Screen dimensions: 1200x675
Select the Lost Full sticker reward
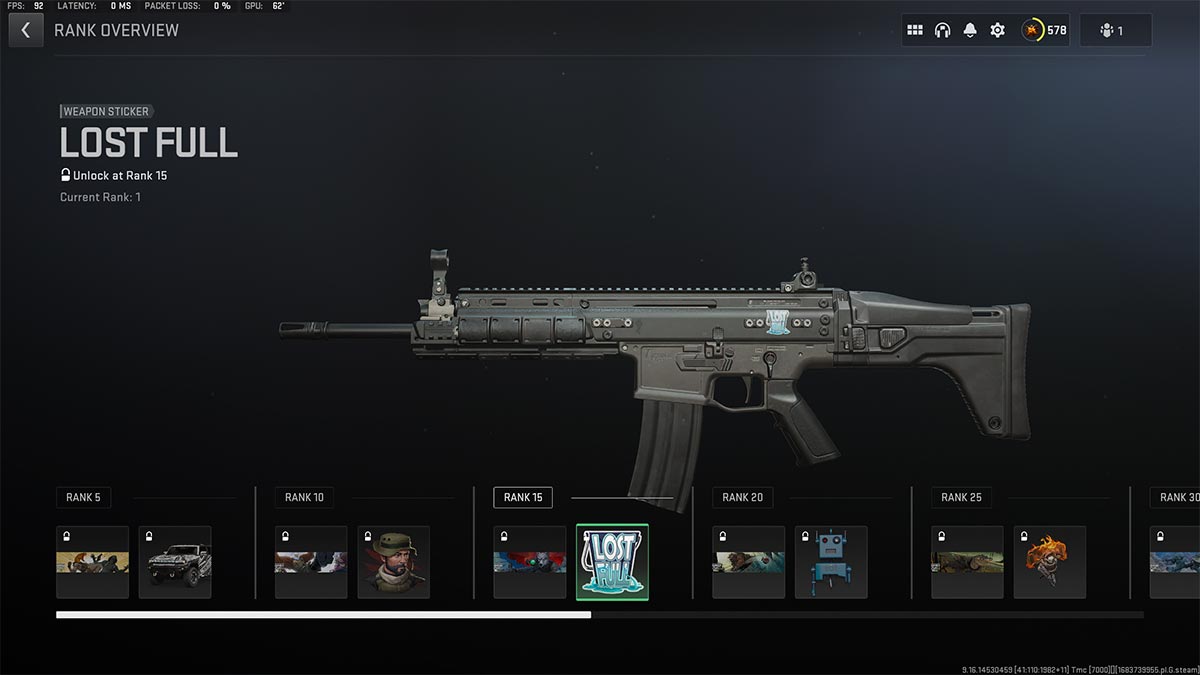pos(612,562)
